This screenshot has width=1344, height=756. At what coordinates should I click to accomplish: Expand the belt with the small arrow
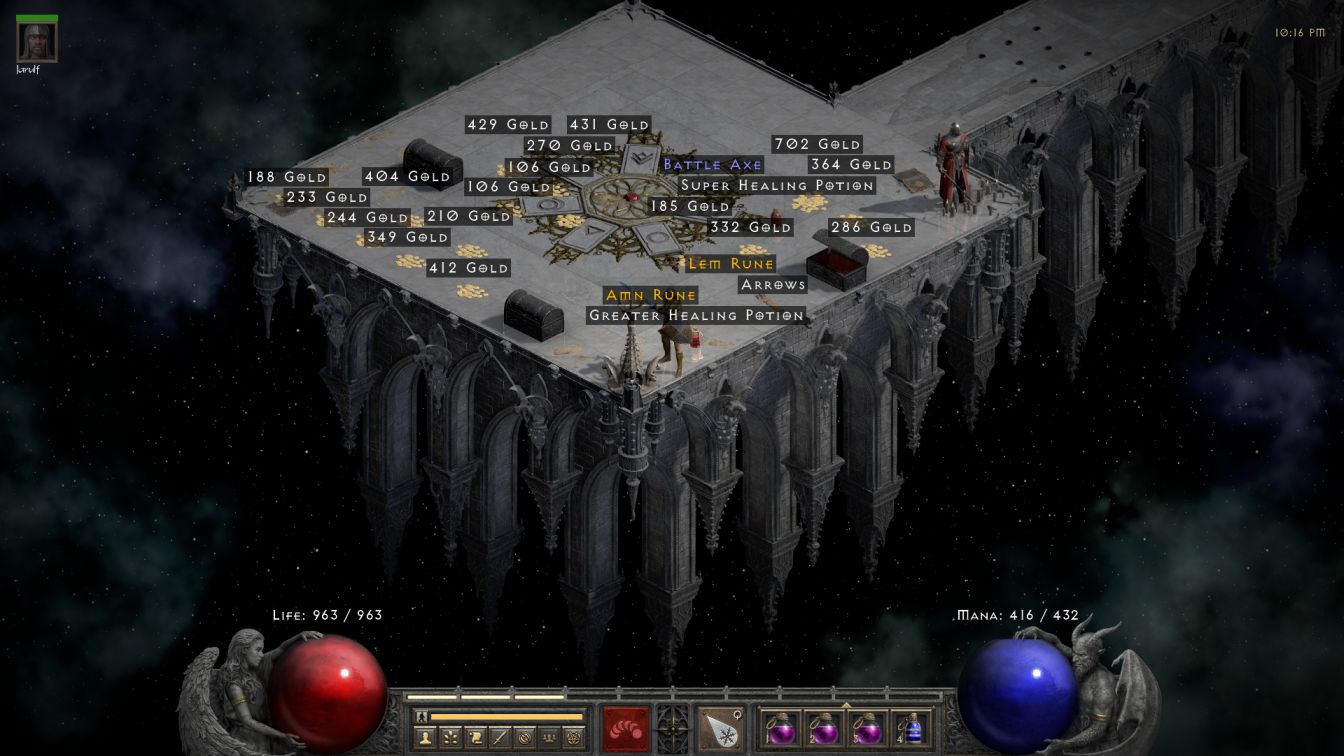(x=846, y=705)
